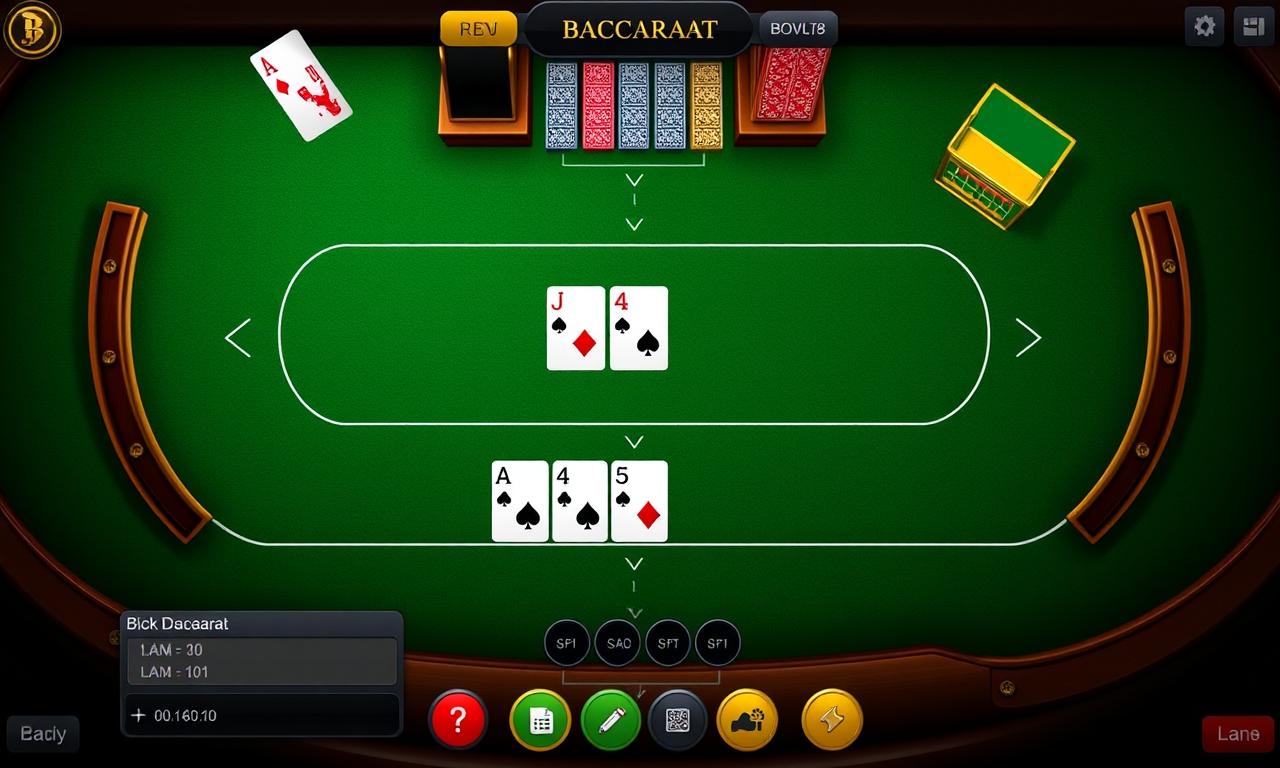
Task: Hit the red Lane button
Action: (x=1238, y=734)
